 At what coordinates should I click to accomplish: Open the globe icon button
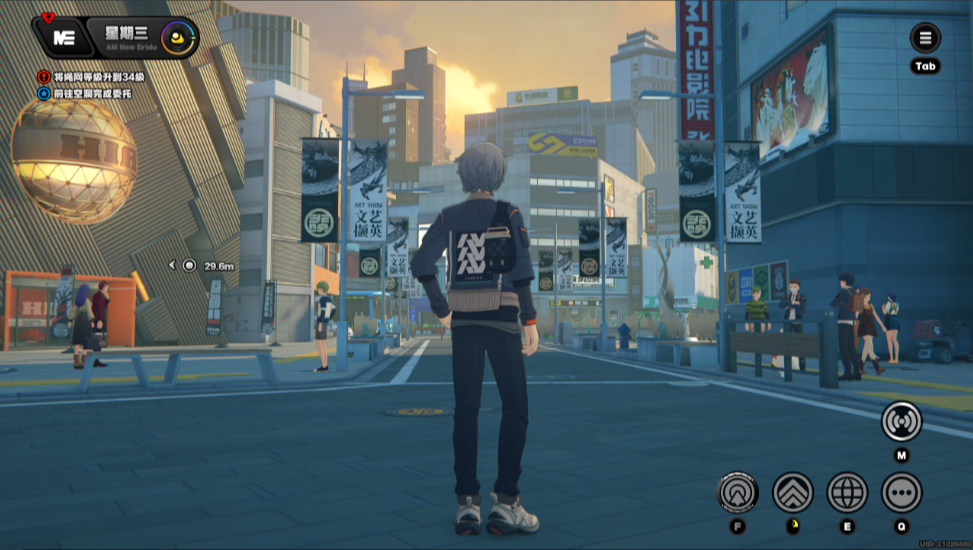pyautogui.click(x=847, y=493)
